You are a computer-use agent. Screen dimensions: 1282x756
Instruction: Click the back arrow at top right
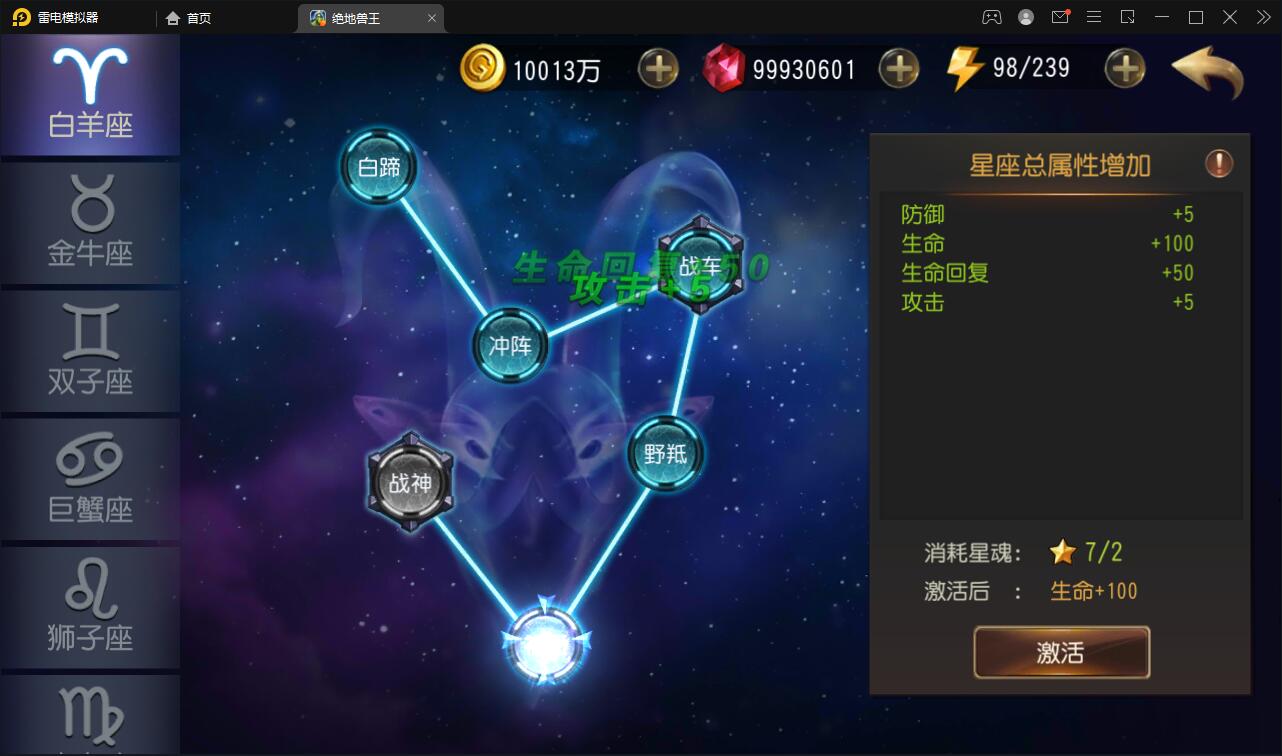[x=1207, y=72]
